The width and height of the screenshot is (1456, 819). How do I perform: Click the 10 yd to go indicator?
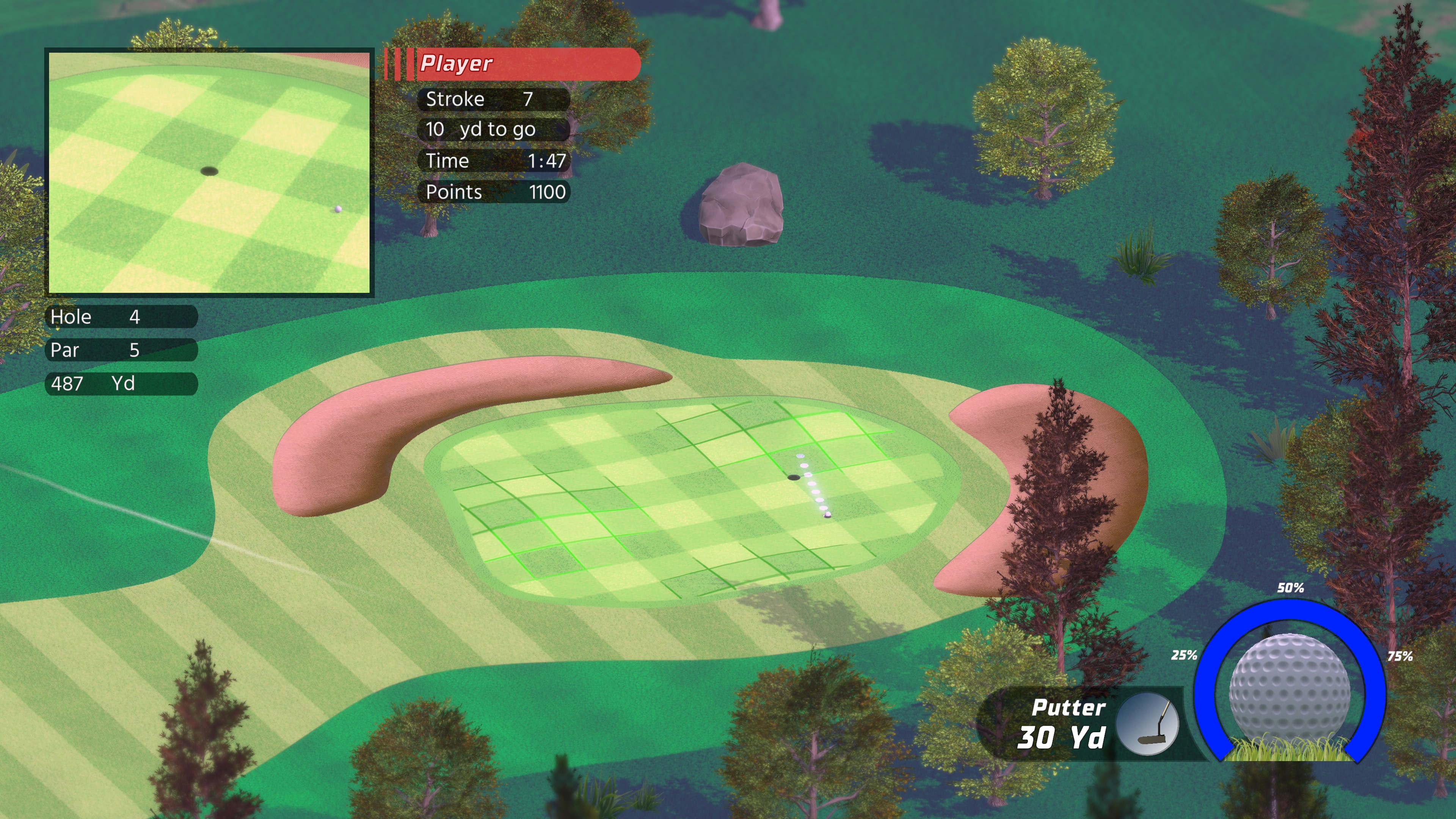493,129
